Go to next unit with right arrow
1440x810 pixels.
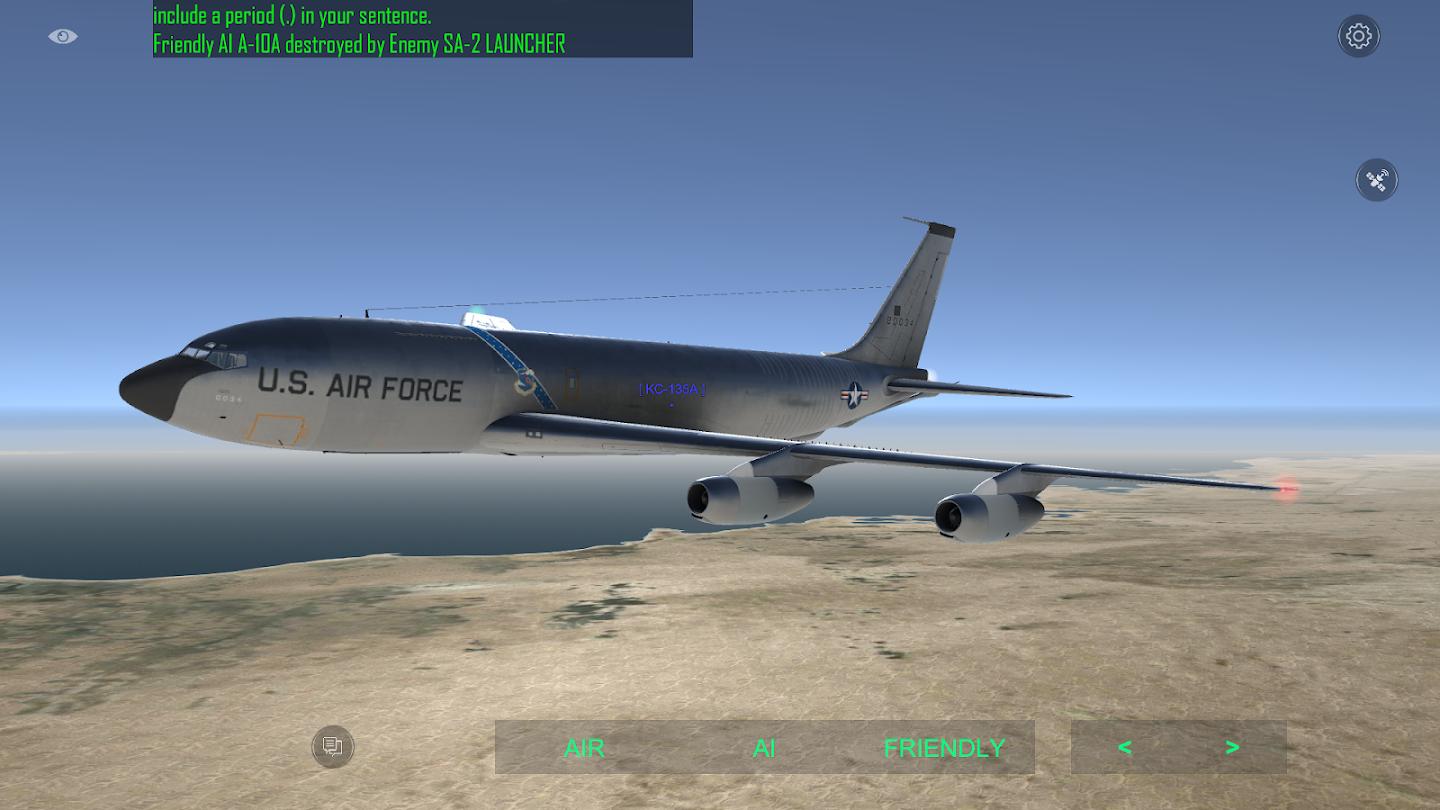click(1232, 747)
